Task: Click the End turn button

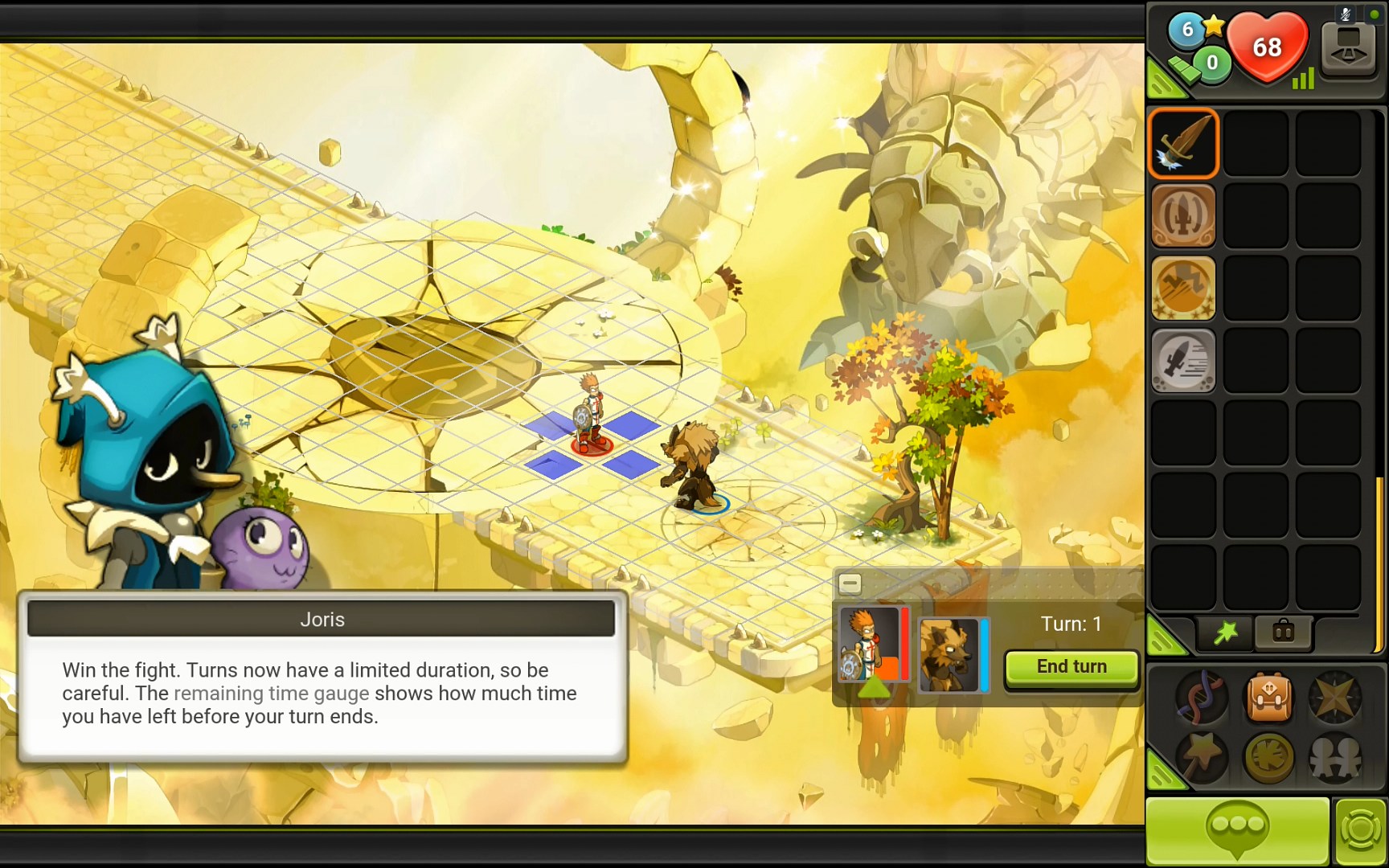Action: (x=1071, y=667)
